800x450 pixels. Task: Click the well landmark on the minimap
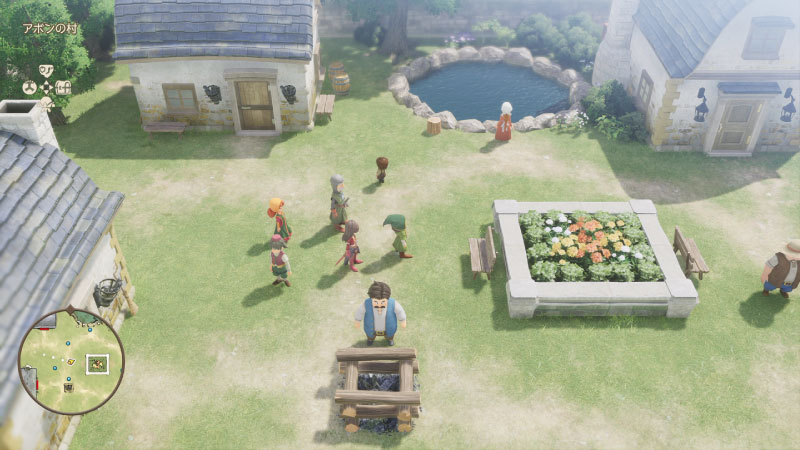[x=68, y=386]
